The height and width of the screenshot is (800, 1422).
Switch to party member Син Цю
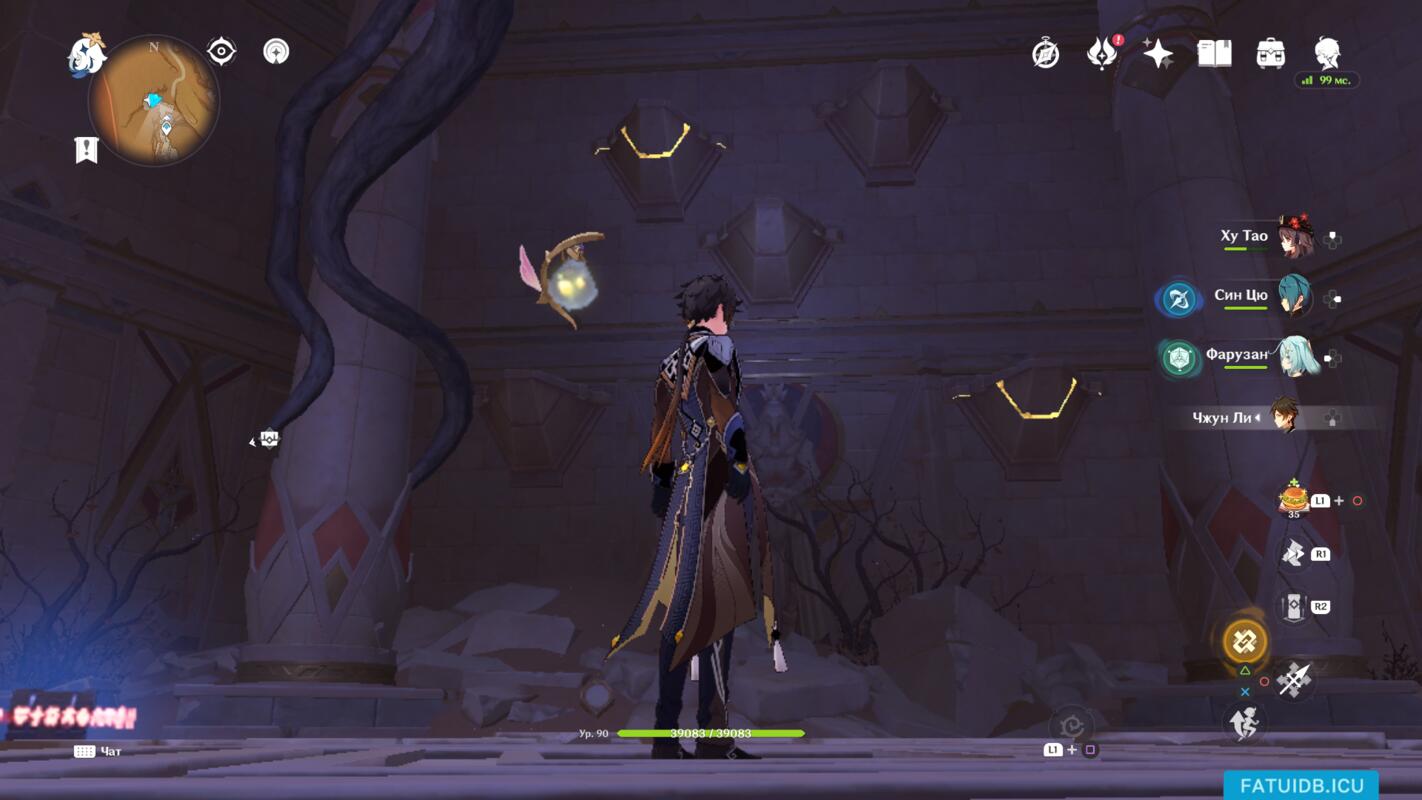(x=1294, y=297)
